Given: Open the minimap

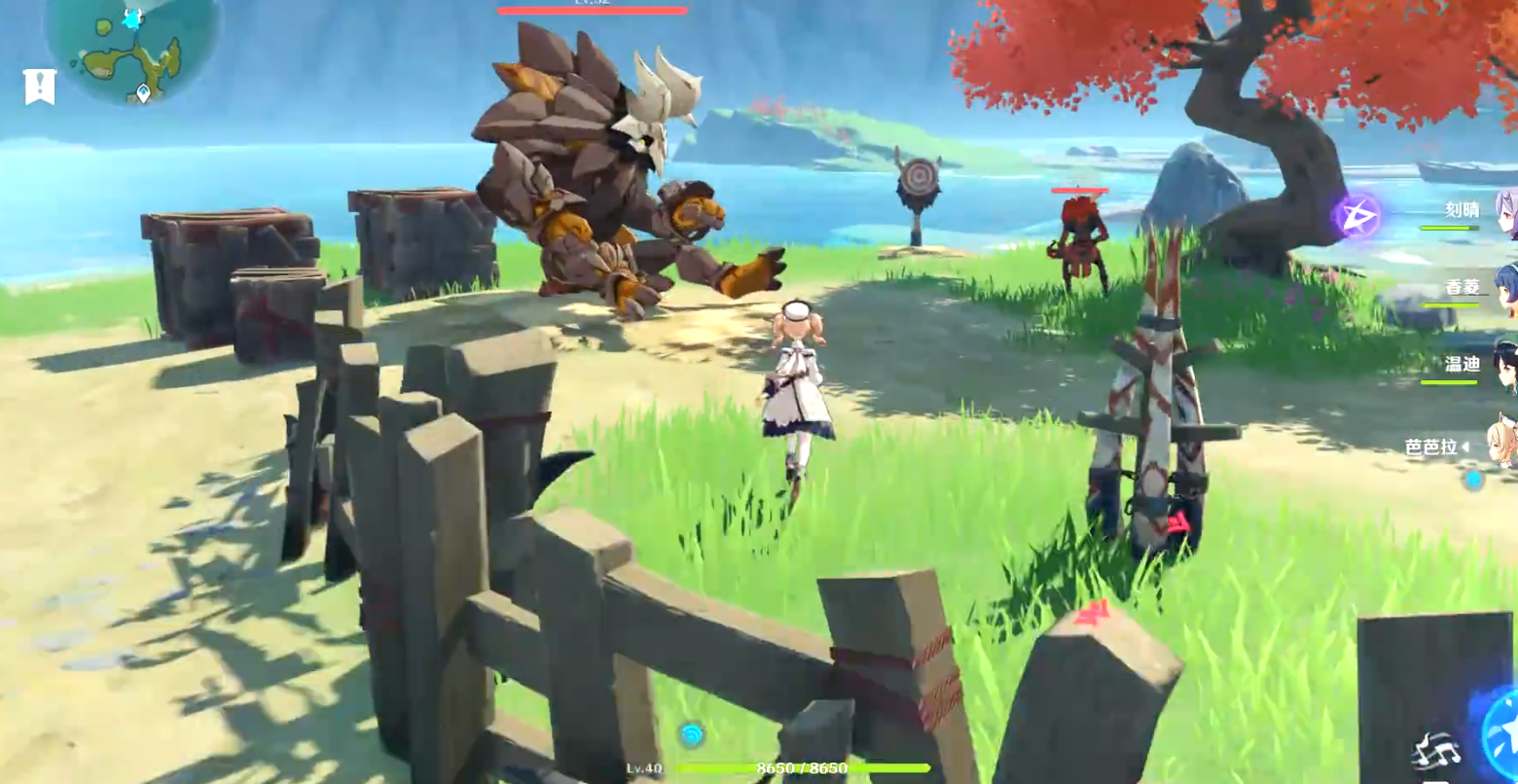Looking at the screenshot, I should point(131,49).
